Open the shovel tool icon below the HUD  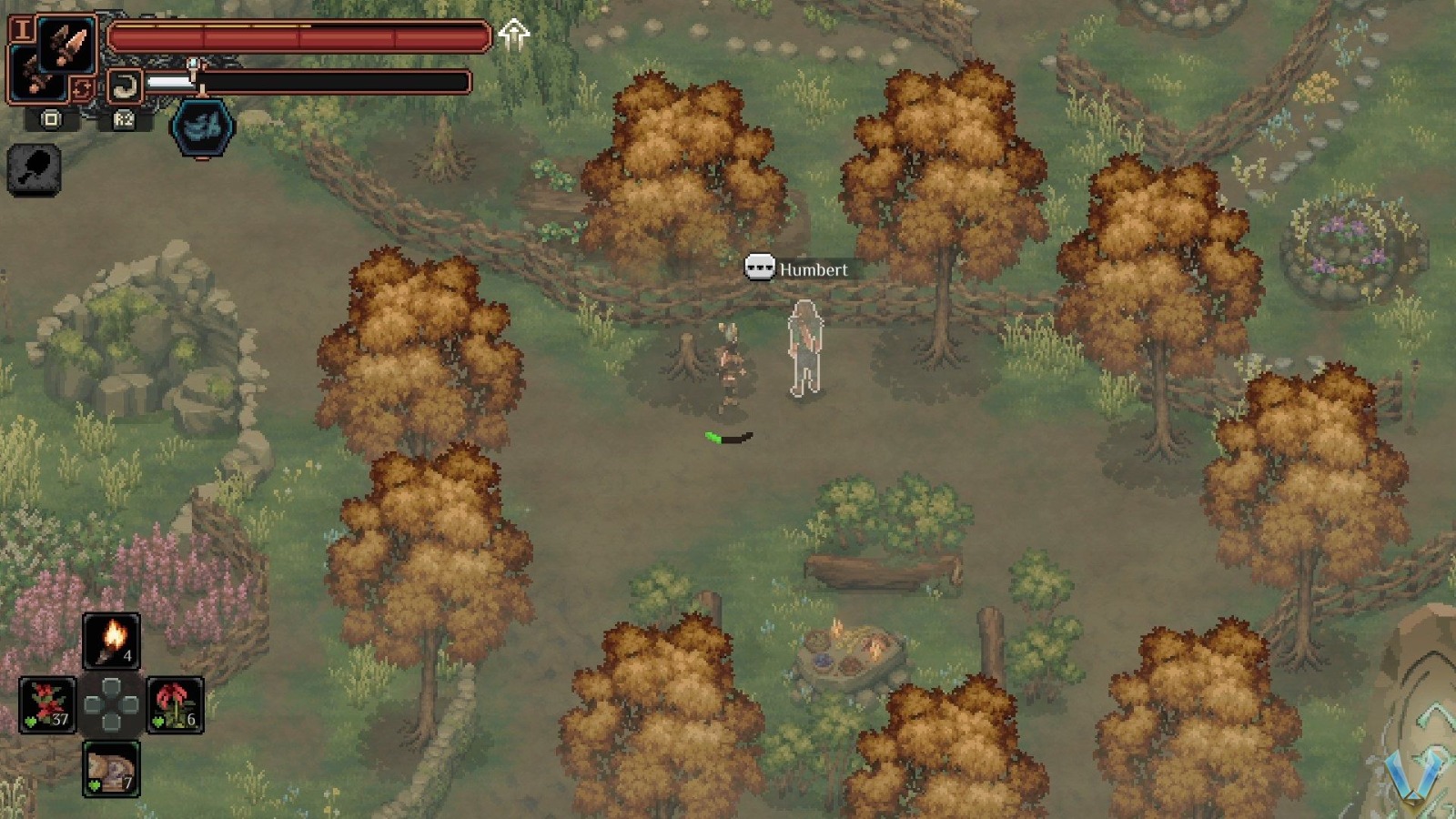(x=35, y=169)
